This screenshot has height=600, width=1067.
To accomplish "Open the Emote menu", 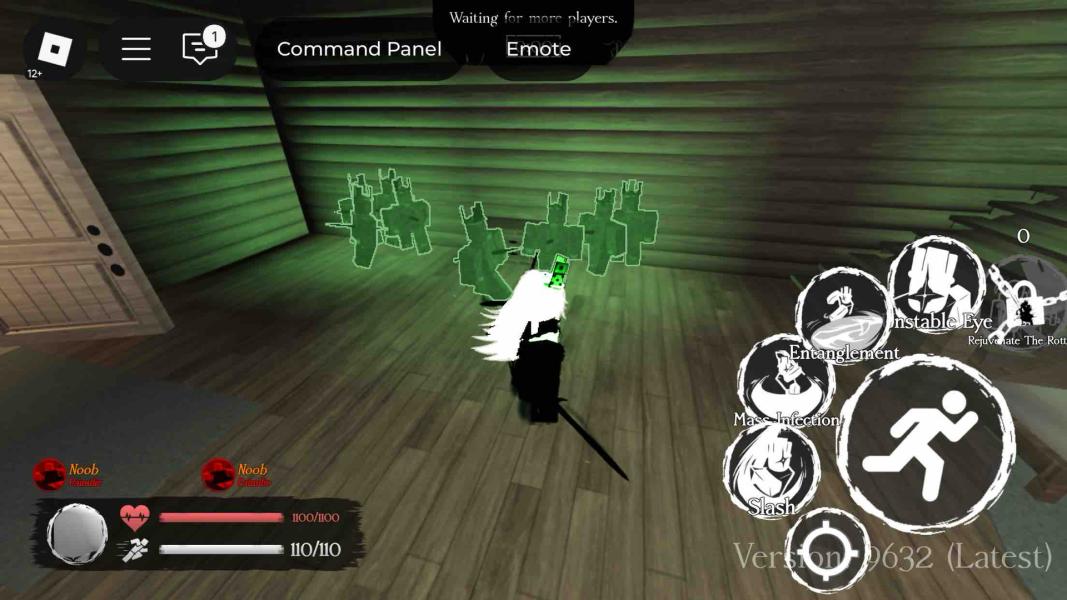I will [538, 49].
